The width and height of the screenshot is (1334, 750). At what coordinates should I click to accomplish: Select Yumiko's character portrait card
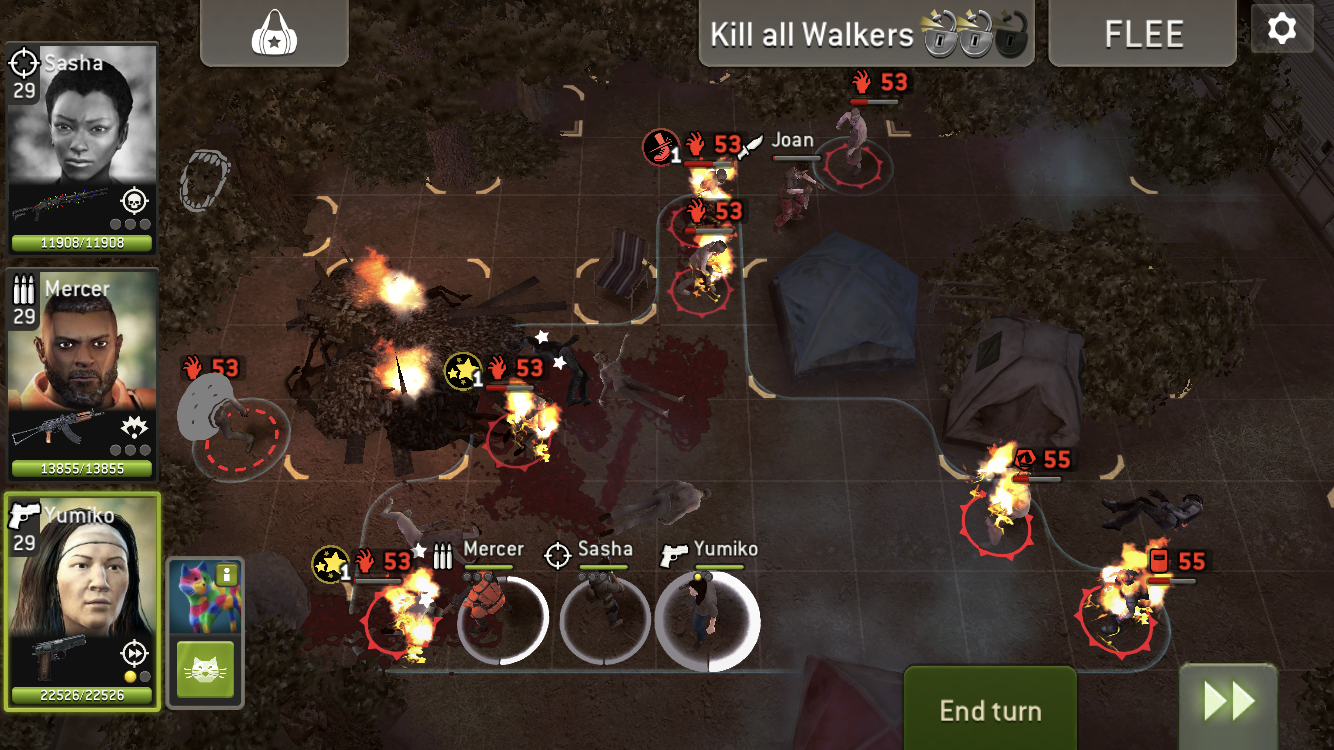tap(82, 600)
